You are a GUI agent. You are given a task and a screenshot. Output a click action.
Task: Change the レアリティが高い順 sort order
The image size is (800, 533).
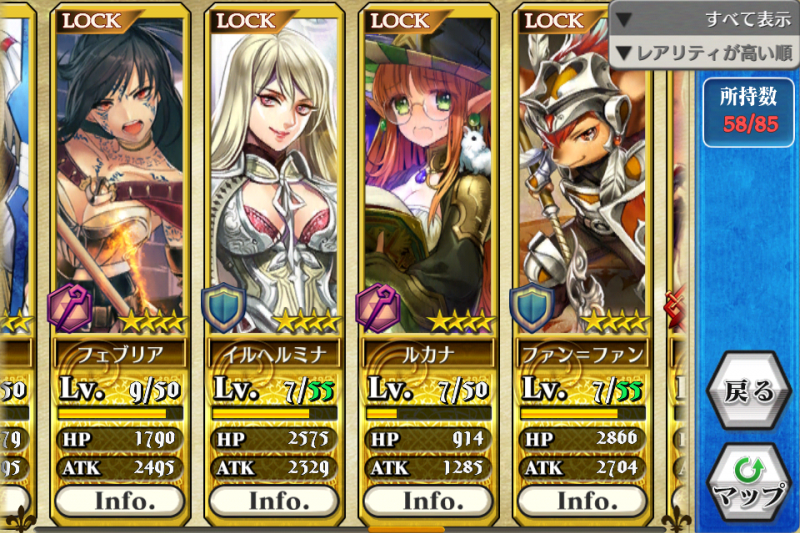click(704, 52)
